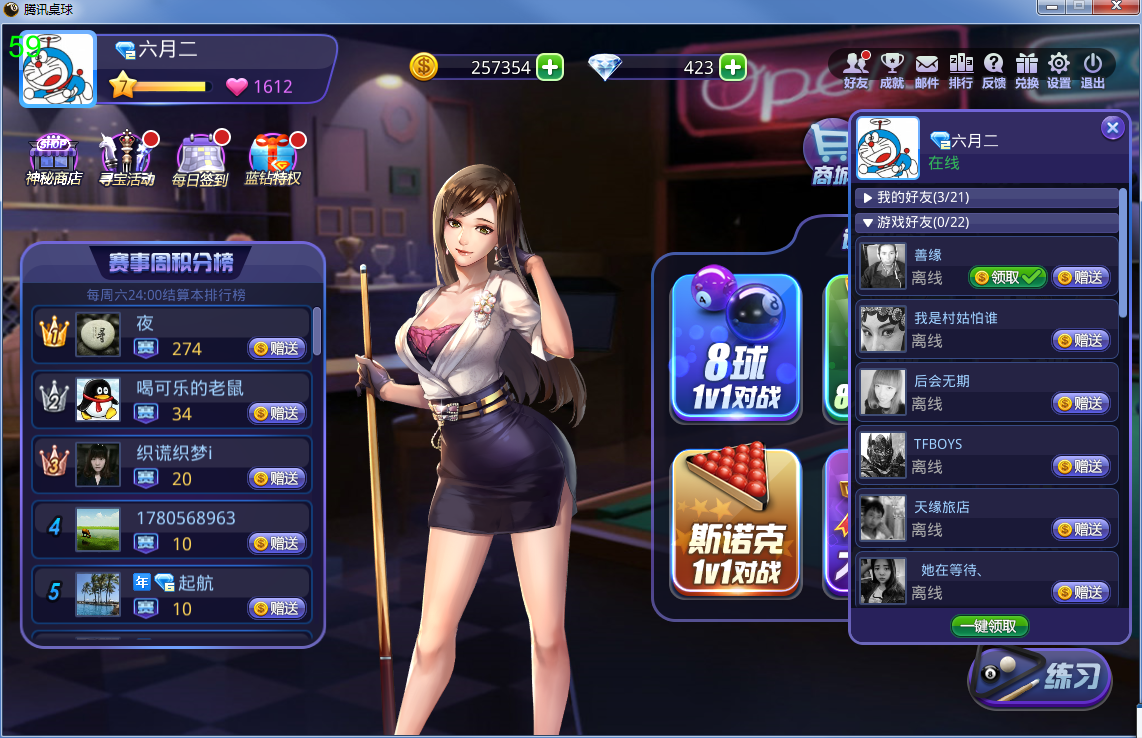Open the 神秘商店 shop

54,160
